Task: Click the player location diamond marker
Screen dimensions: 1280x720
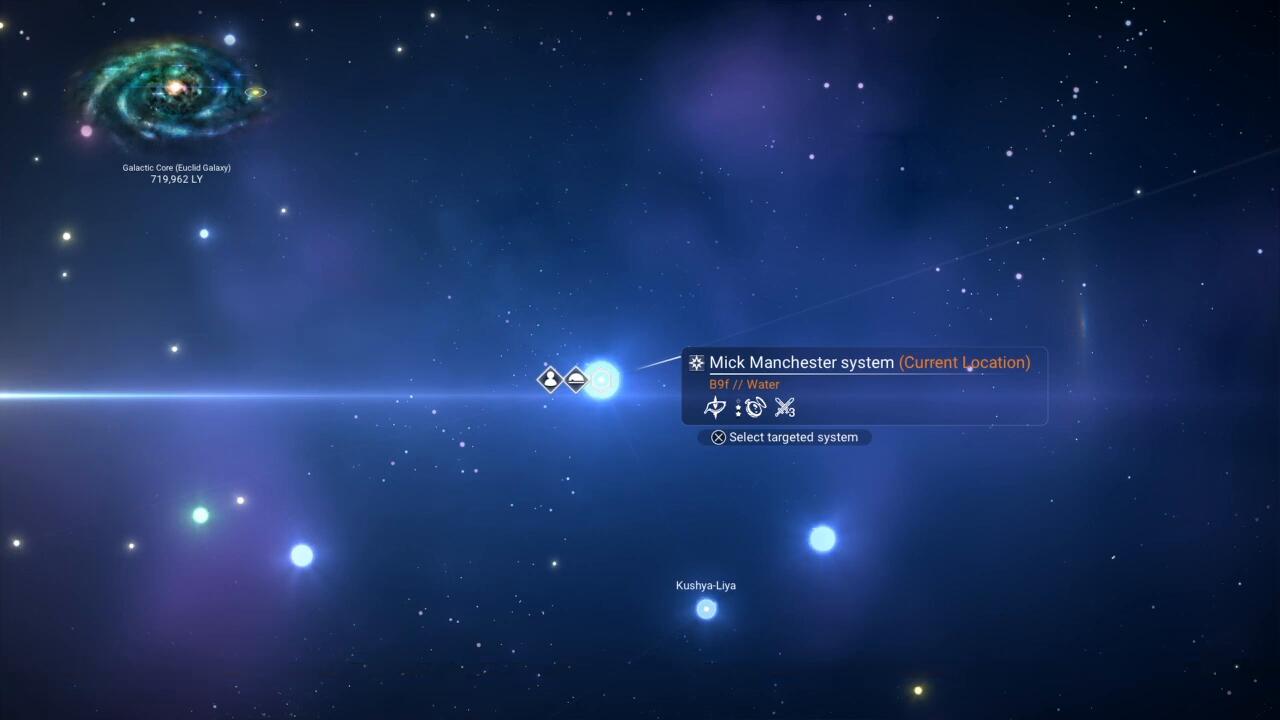Action: (x=550, y=380)
